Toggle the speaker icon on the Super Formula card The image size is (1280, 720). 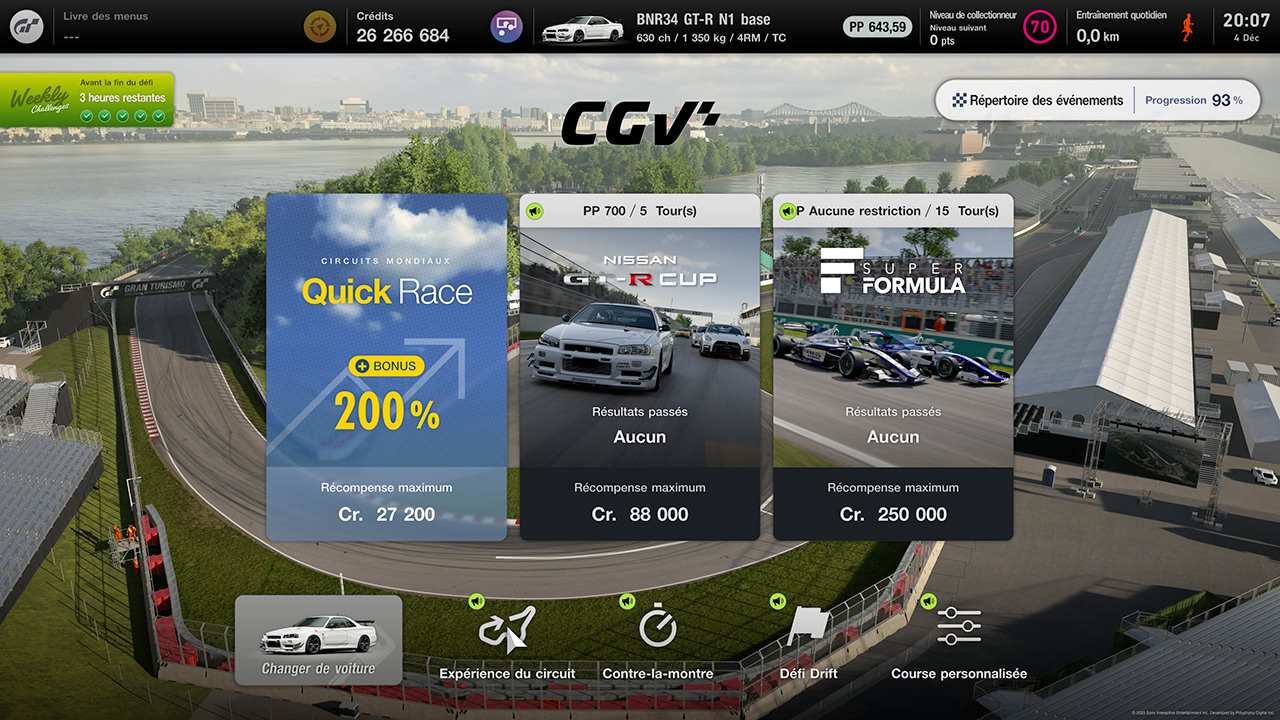pos(787,211)
